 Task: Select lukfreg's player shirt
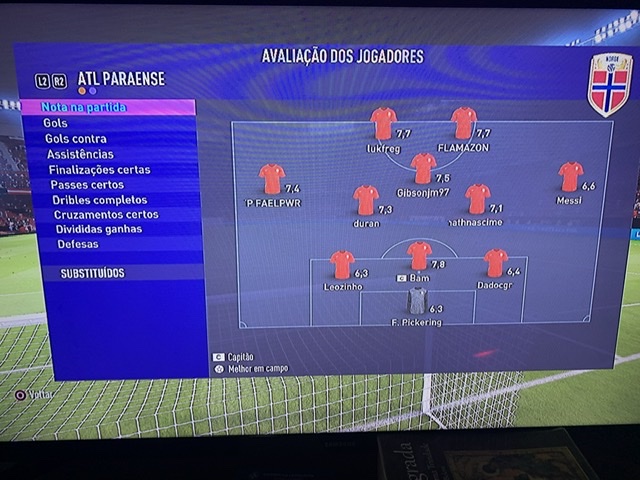[x=383, y=123]
